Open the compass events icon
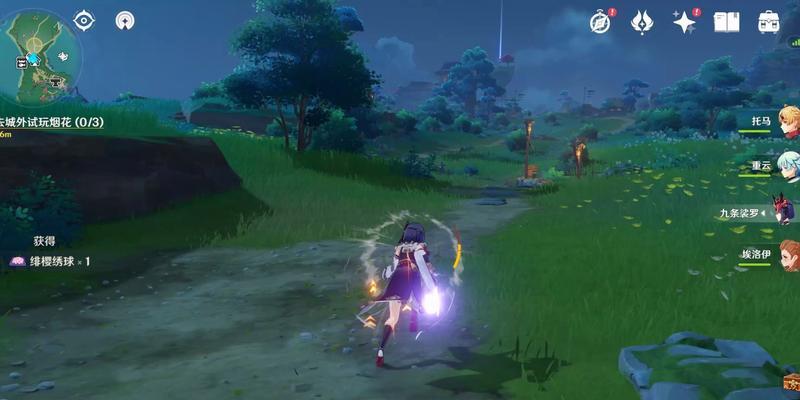The height and width of the screenshot is (400, 800). coord(600,22)
